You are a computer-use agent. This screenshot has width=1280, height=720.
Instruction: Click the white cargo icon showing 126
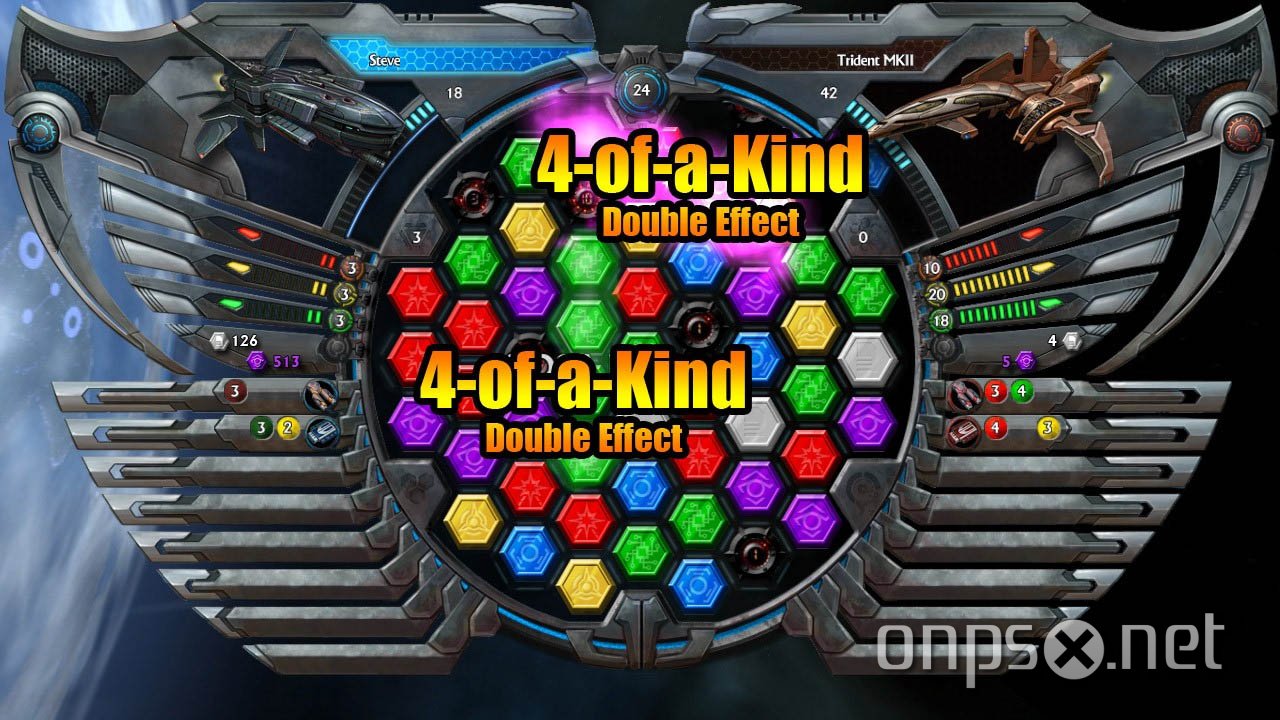(219, 340)
